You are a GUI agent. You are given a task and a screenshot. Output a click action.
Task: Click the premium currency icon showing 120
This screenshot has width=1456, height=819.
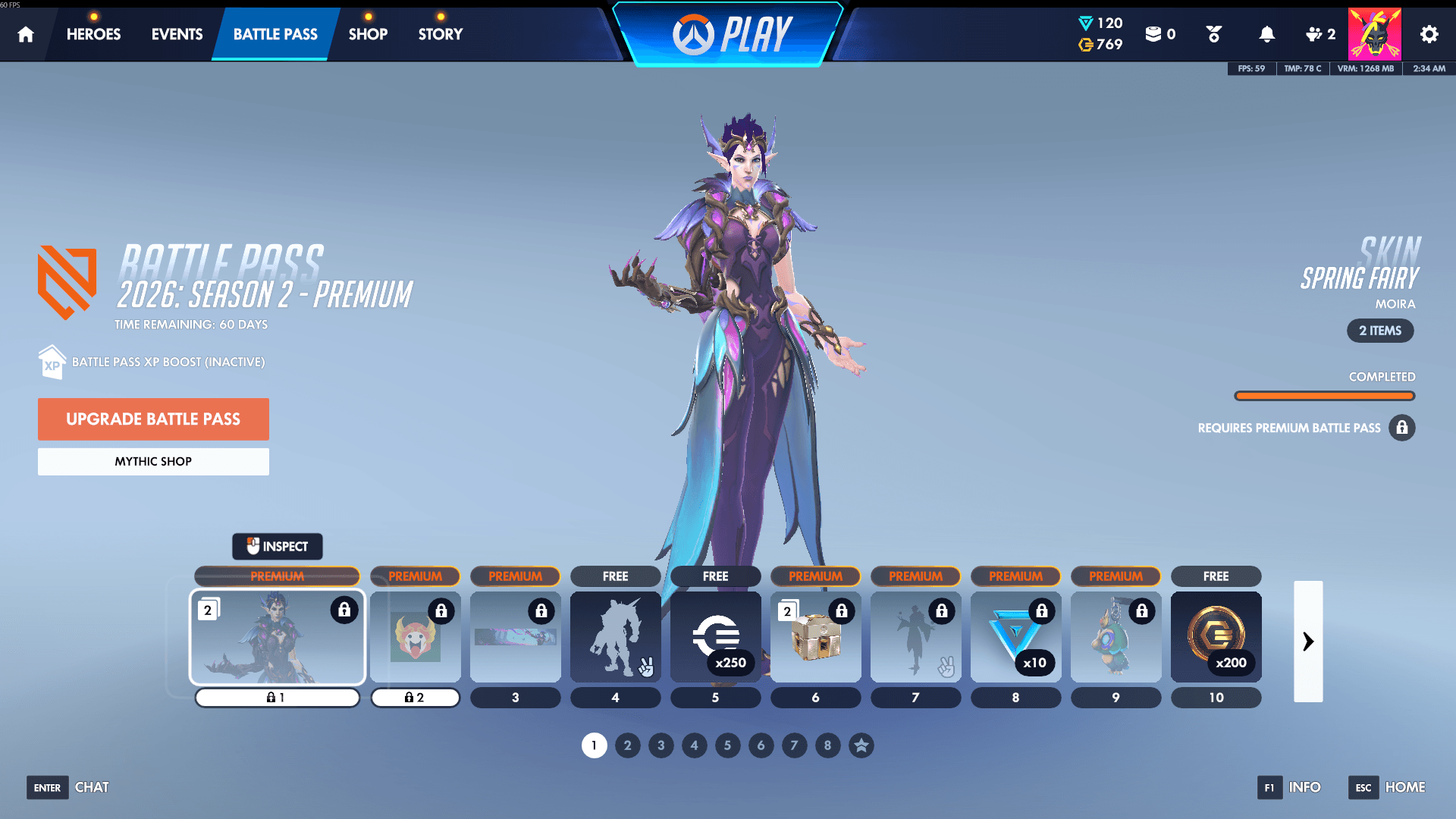1087,23
